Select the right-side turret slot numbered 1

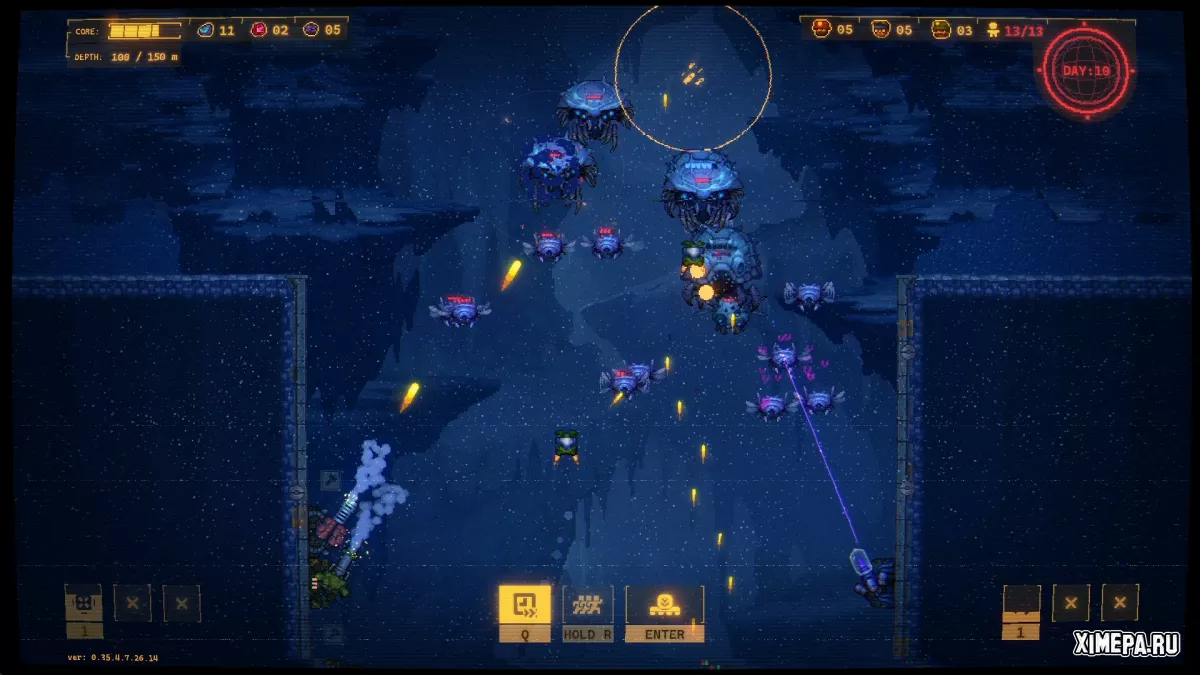pyautogui.click(x=1021, y=604)
